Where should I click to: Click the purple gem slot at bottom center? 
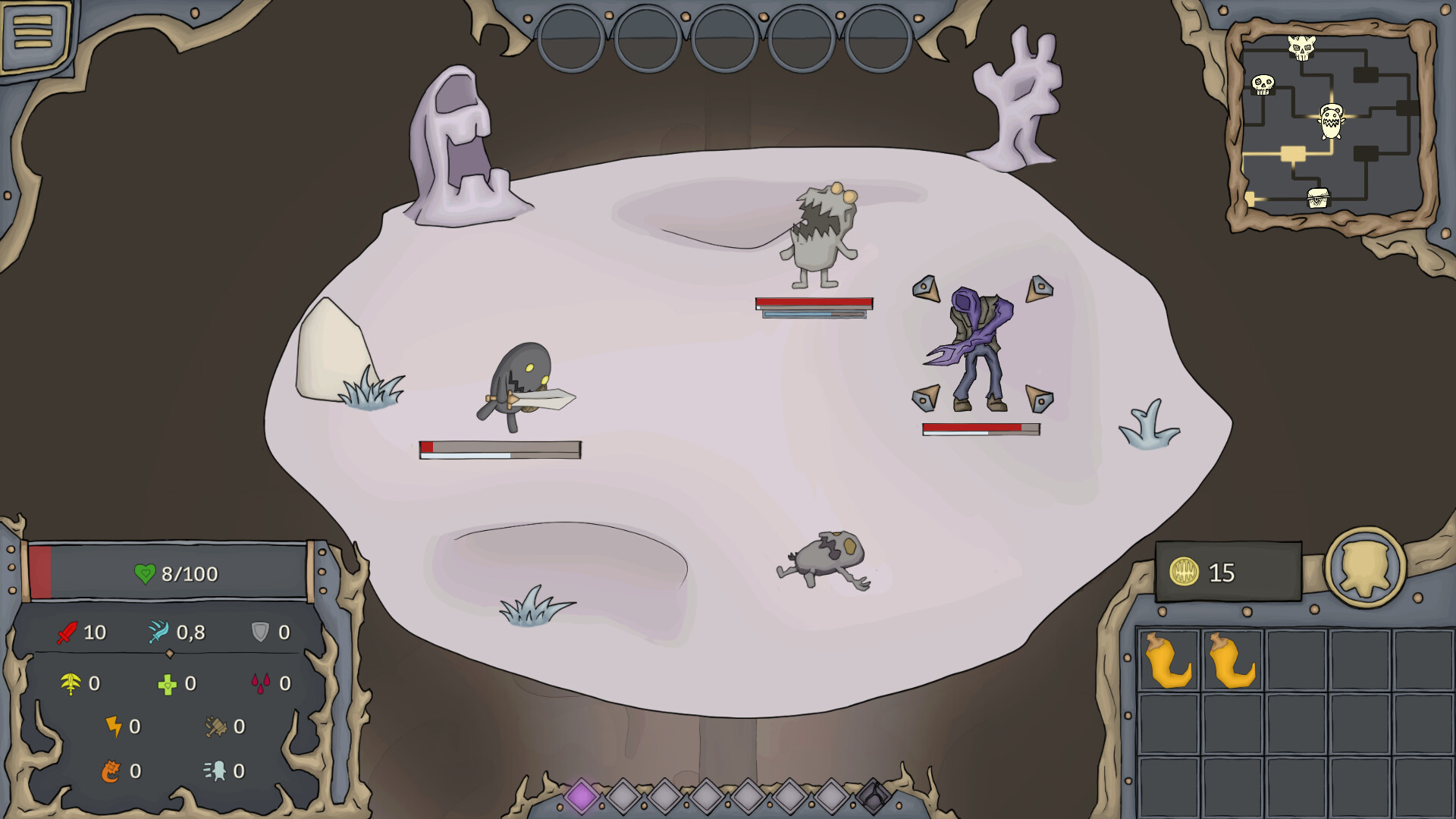click(582, 797)
